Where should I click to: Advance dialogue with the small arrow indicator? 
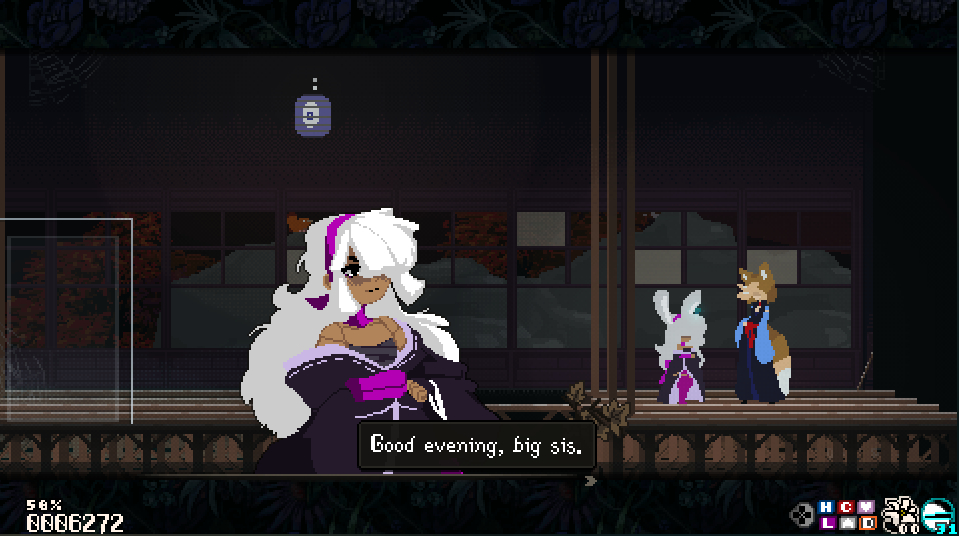[x=590, y=480]
